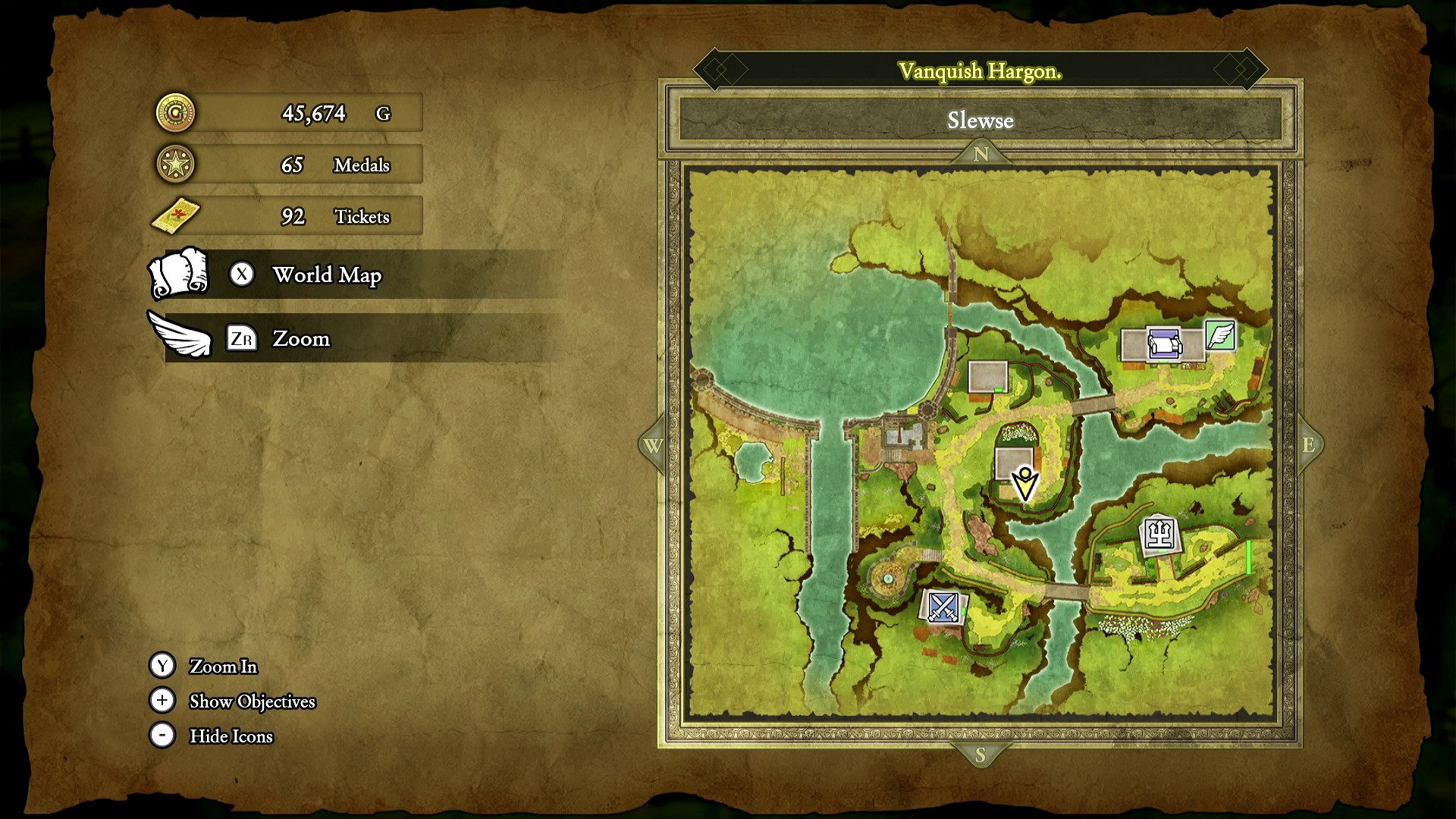The height and width of the screenshot is (819, 1456).
Task: Pan map using the S arrow
Action: 981,755
